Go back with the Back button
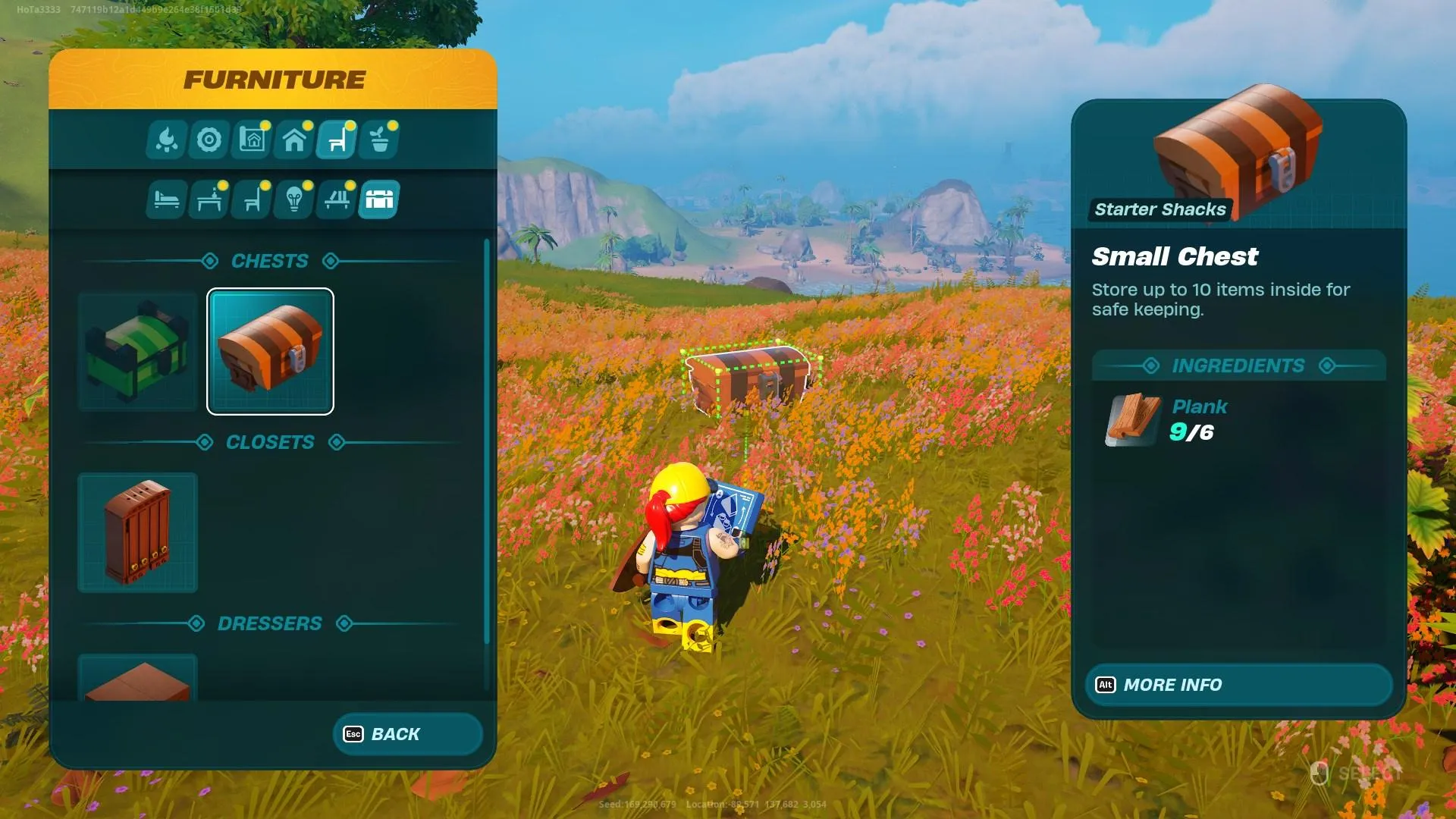This screenshot has height=819, width=1456. click(407, 734)
